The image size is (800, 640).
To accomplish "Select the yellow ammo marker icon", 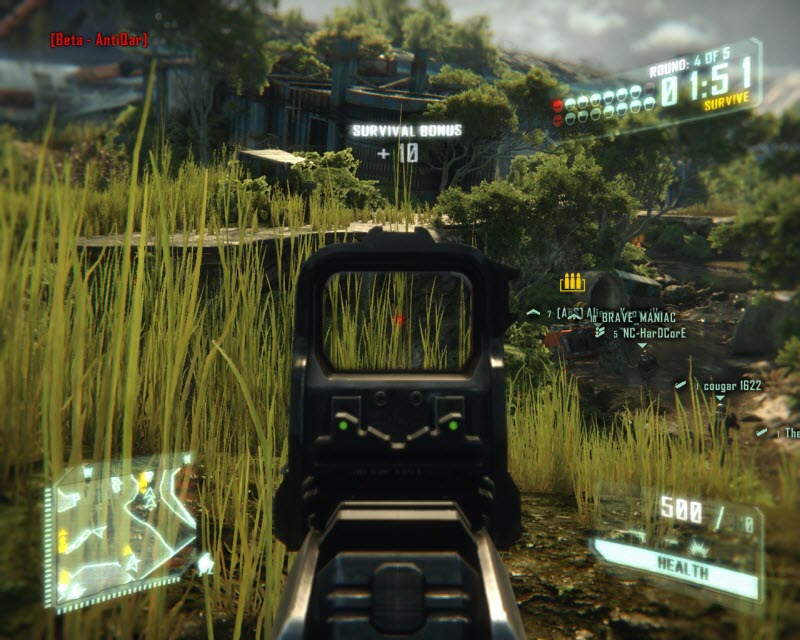I will [x=572, y=283].
